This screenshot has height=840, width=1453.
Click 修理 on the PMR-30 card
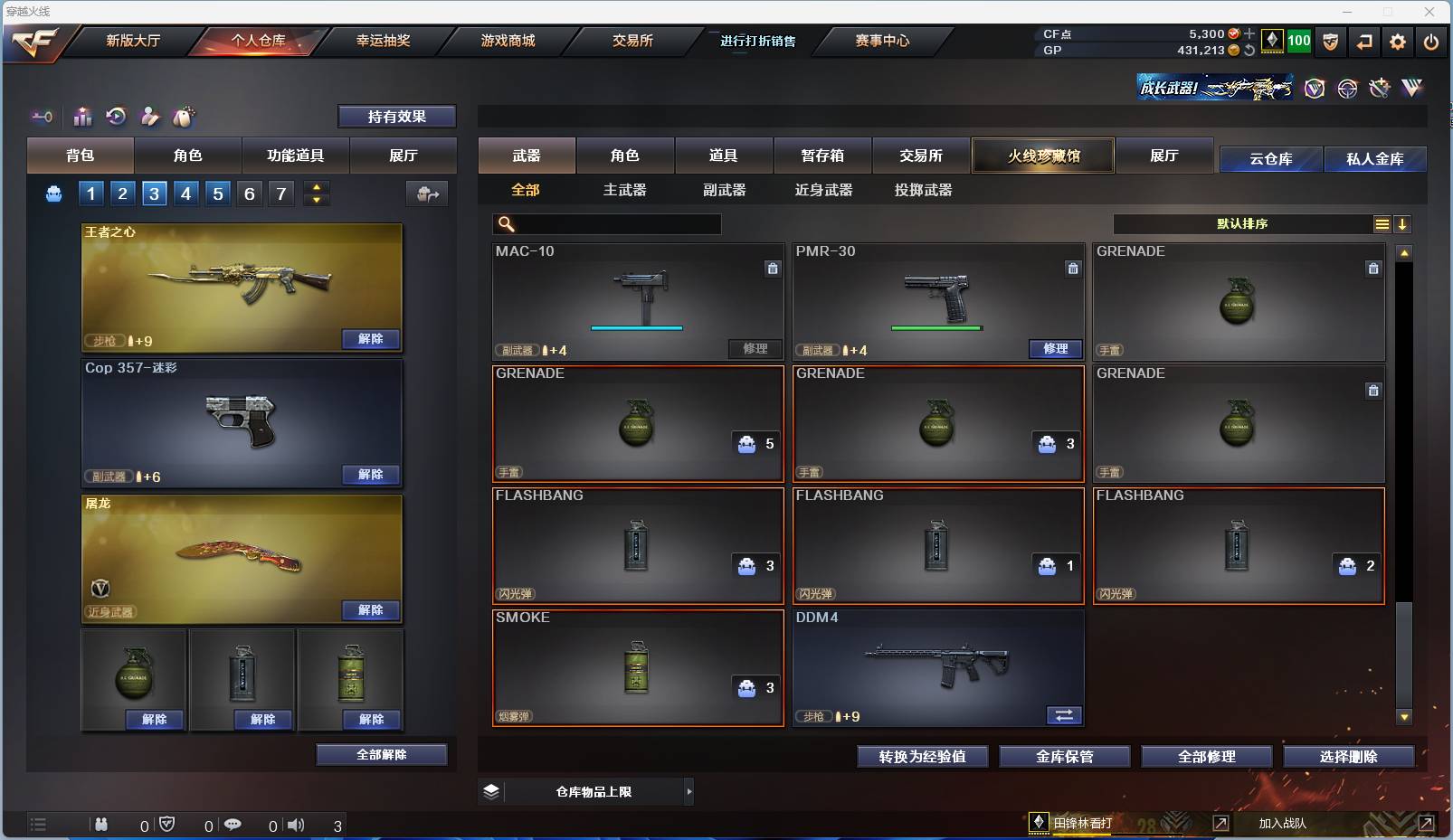coord(1056,349)
